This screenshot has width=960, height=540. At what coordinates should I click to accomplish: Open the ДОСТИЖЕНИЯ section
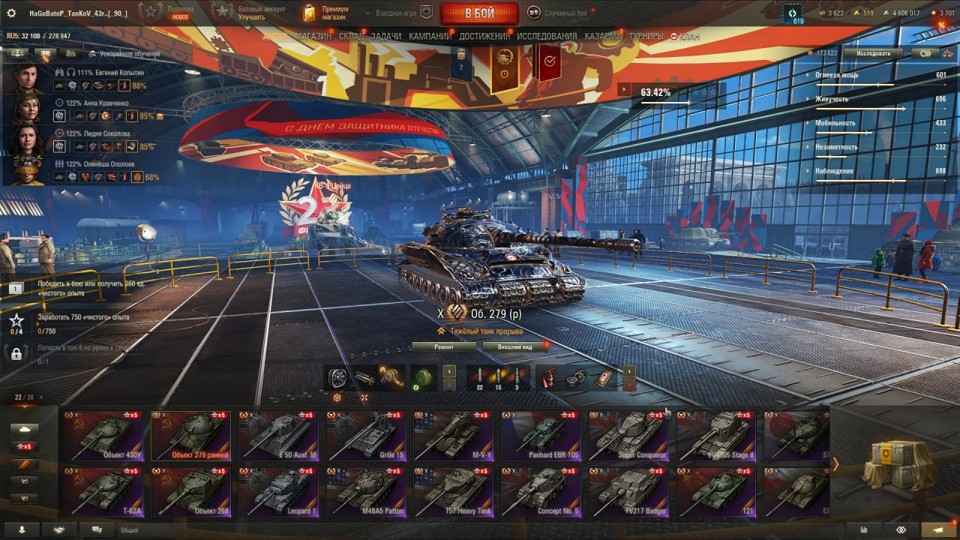[484, 36]
